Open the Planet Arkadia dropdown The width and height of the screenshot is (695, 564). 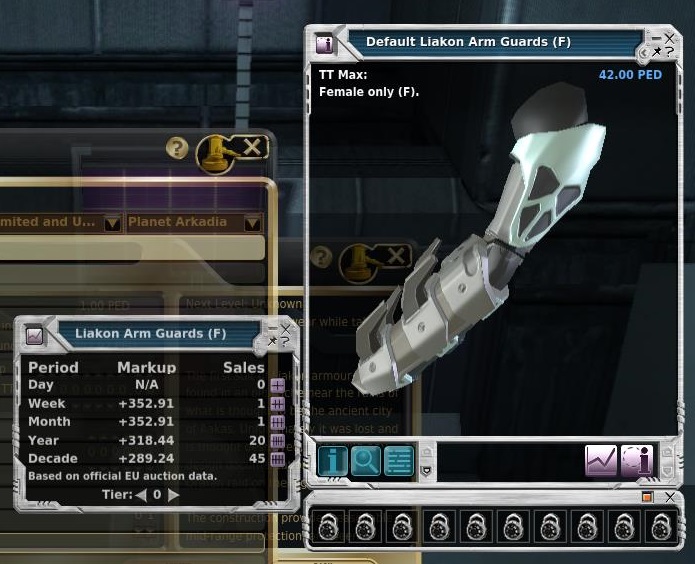pyautogui.click(x=252, y=223)
